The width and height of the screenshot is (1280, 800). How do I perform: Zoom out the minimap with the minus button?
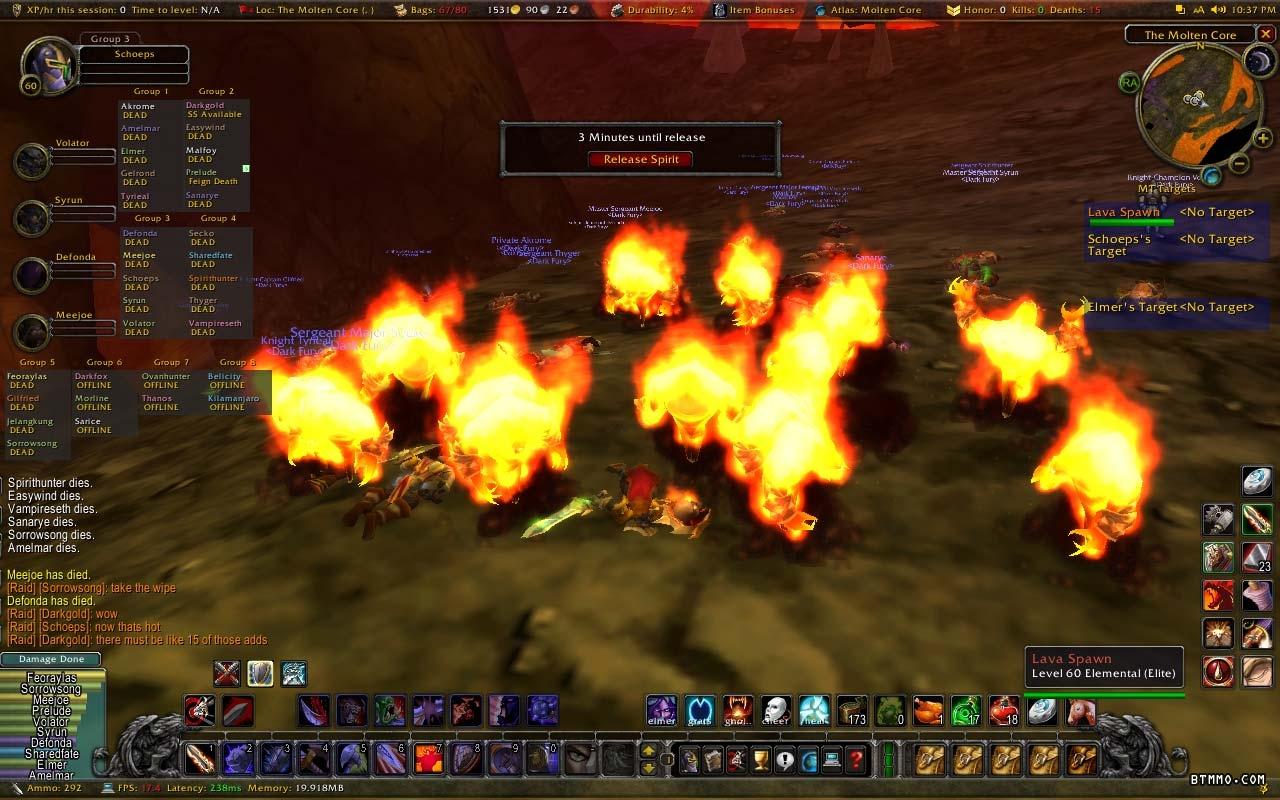[1238, 163]
